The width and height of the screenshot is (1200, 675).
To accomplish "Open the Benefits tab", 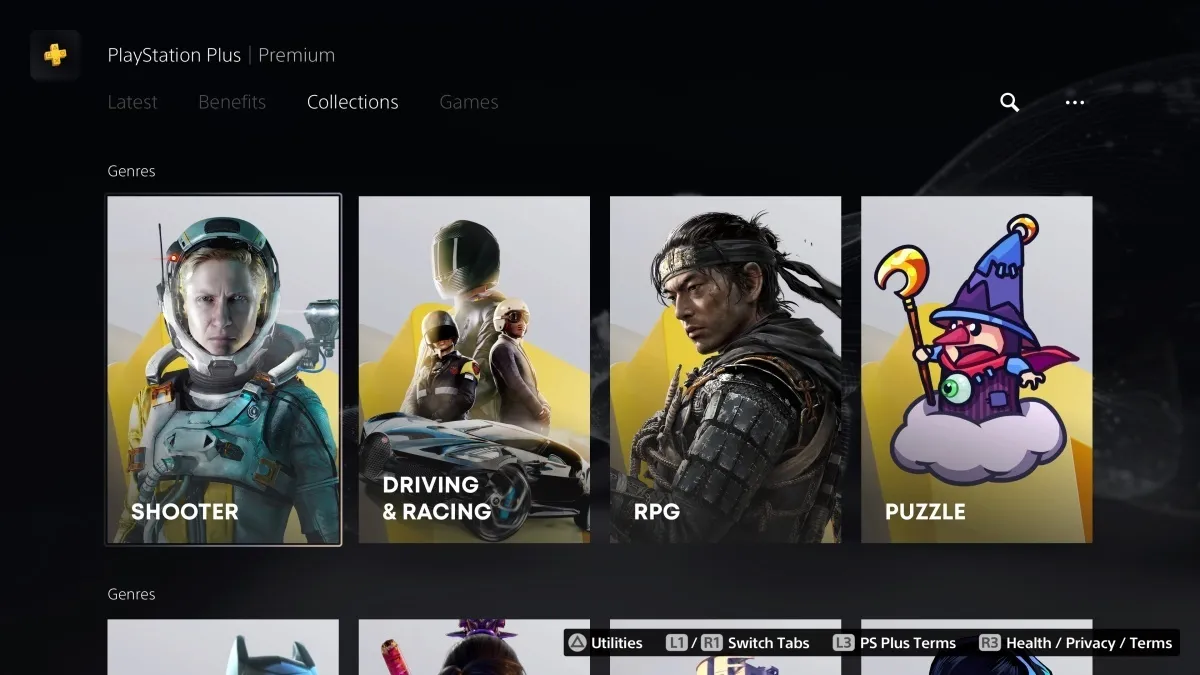I will [x=232, y=102].
